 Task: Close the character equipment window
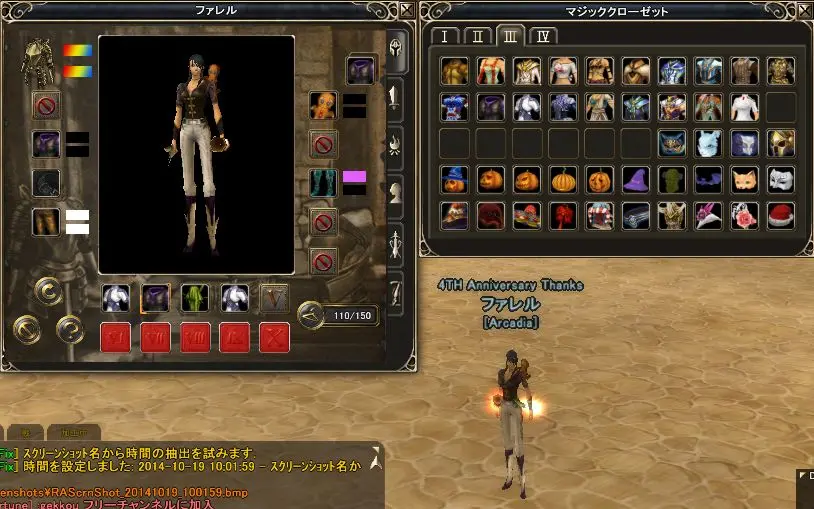(x=405, y=9)
